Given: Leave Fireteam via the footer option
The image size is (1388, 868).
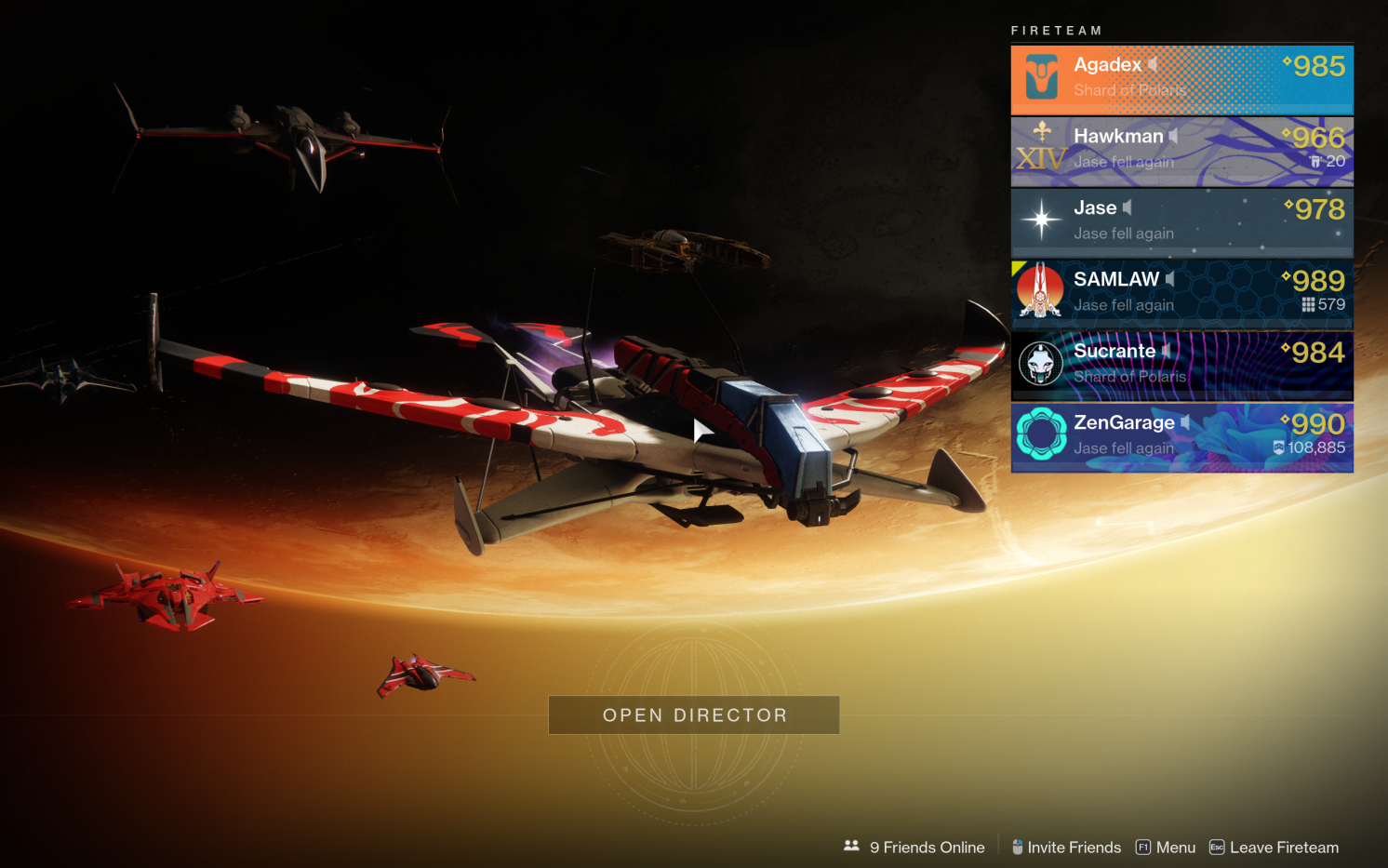Looking at the screenshot, I should [1274, 848].
